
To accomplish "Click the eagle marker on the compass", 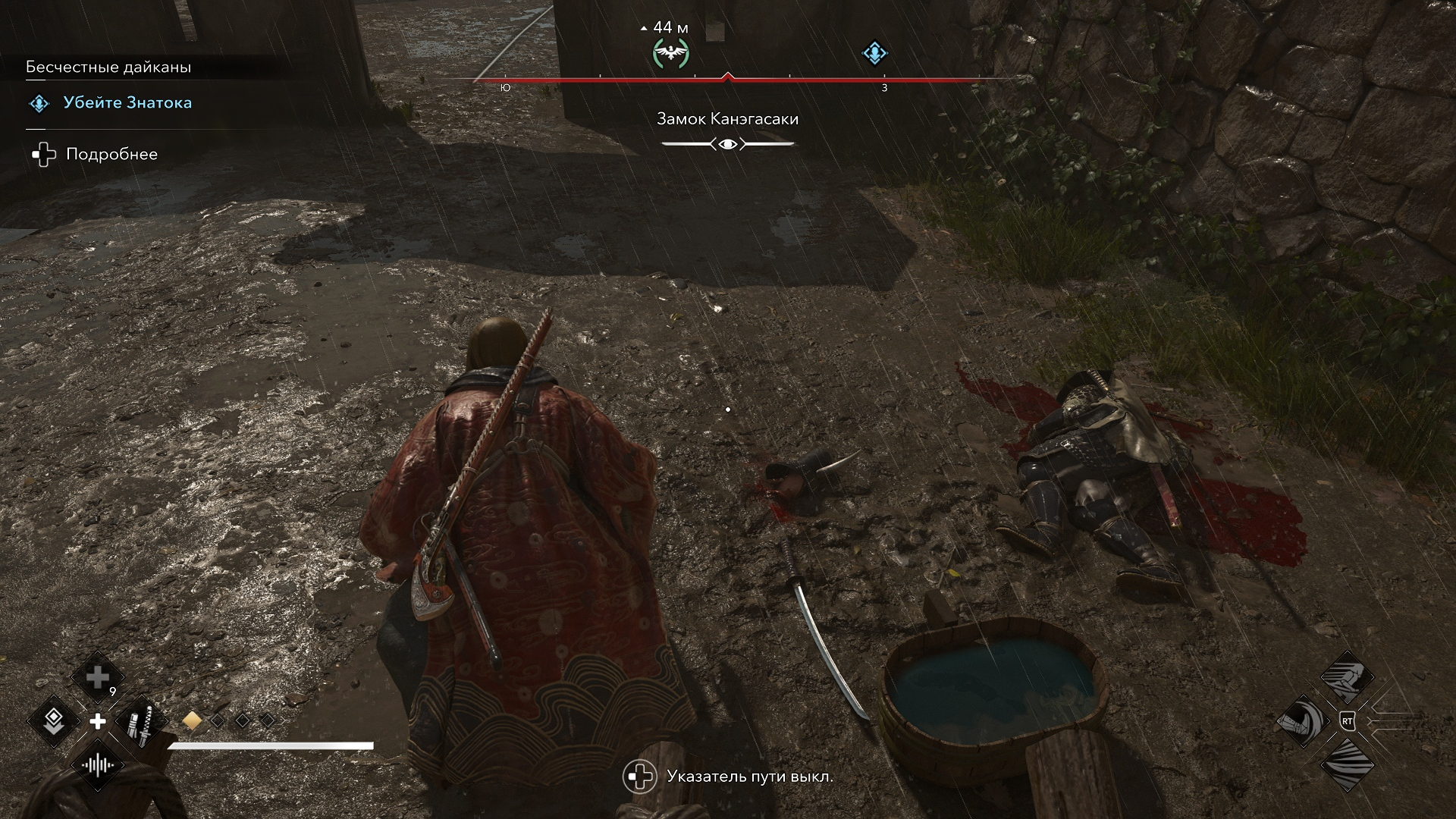I will pos(671,53).
